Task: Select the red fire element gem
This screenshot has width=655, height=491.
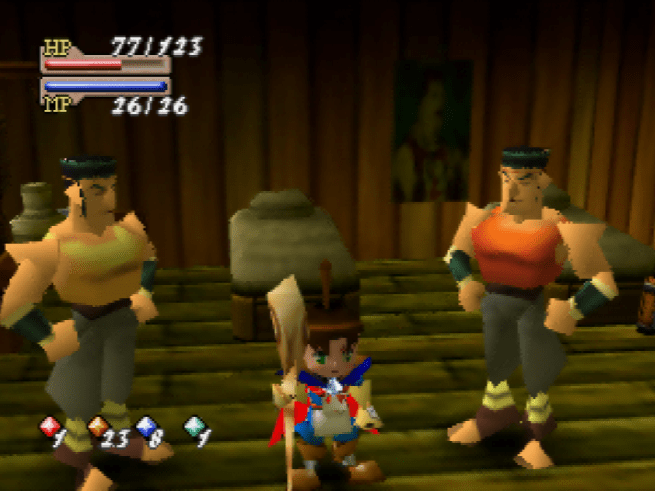Action: (48, 427)
